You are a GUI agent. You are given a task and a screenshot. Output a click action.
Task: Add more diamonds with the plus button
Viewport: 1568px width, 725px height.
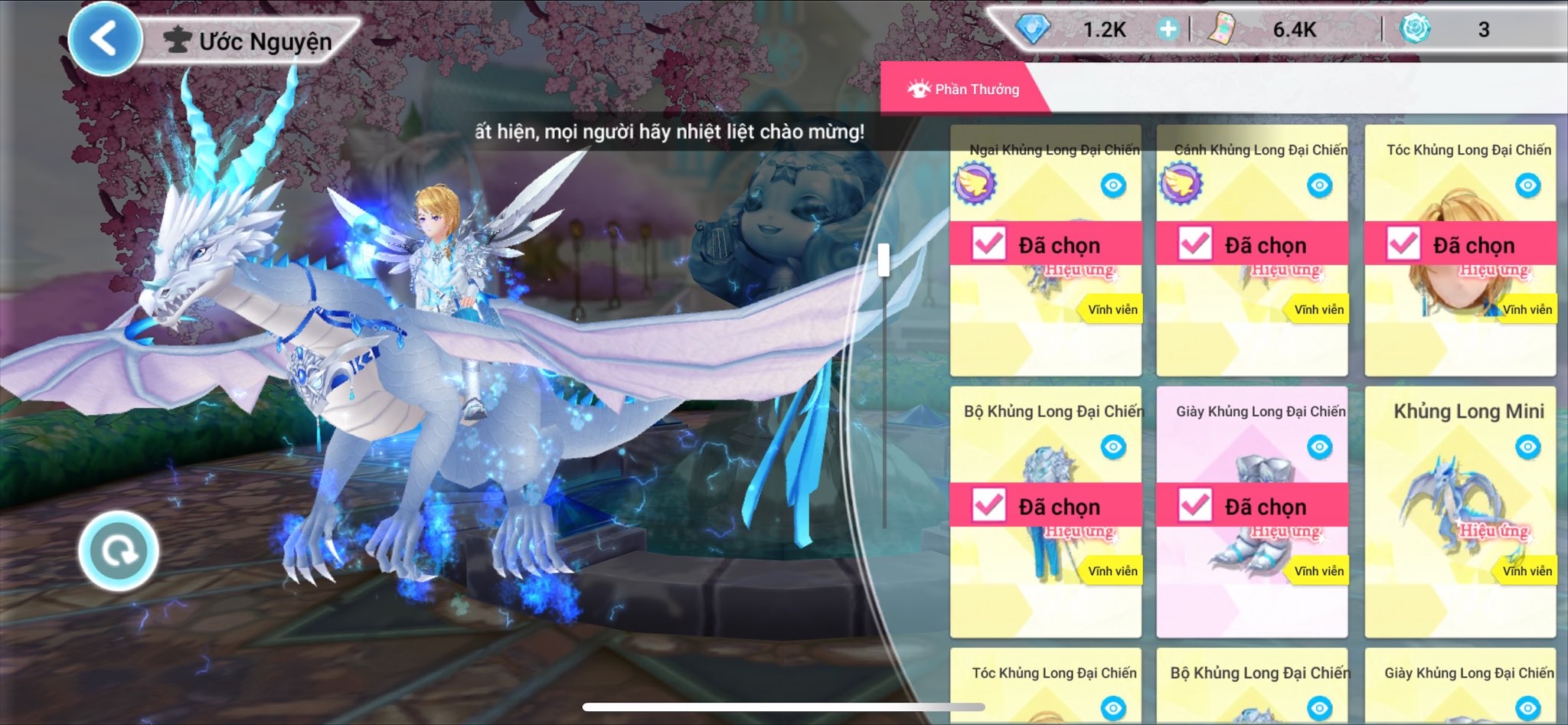coord(1168,30)
